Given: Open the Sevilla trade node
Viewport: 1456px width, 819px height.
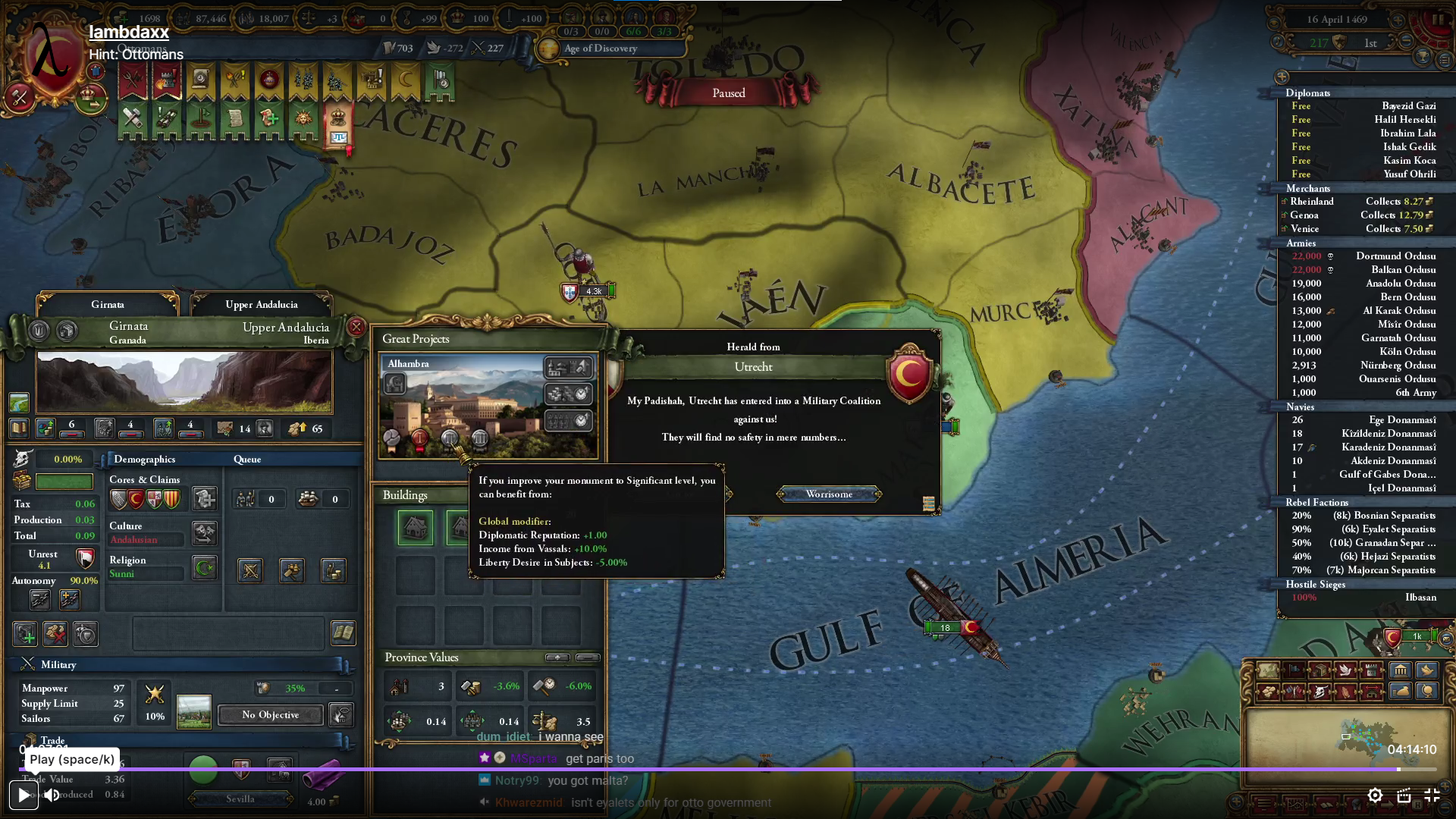Looking at the screenshot, I should coord(240,799).
